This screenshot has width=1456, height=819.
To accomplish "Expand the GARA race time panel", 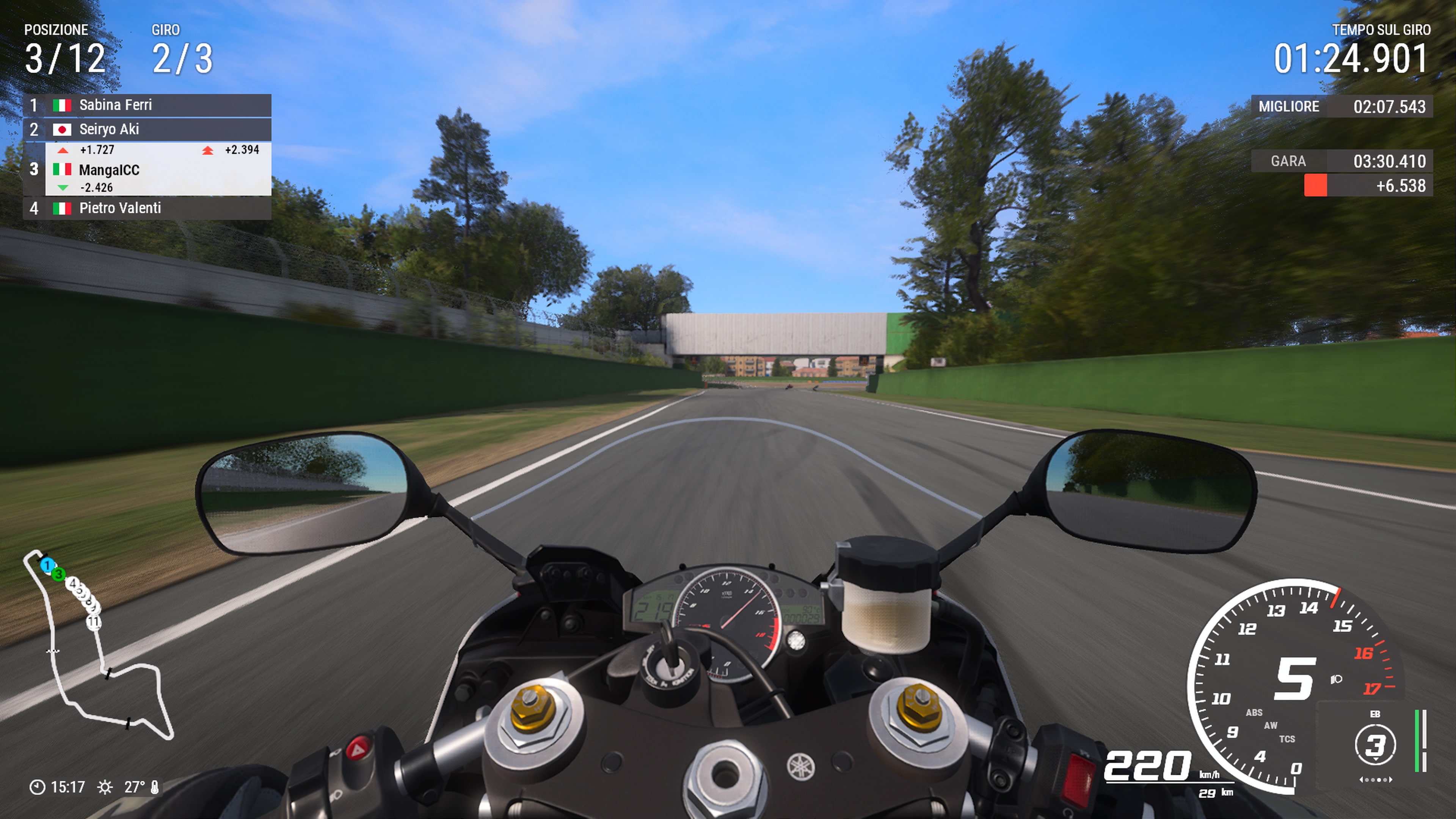I will [x=1290, y=161].
